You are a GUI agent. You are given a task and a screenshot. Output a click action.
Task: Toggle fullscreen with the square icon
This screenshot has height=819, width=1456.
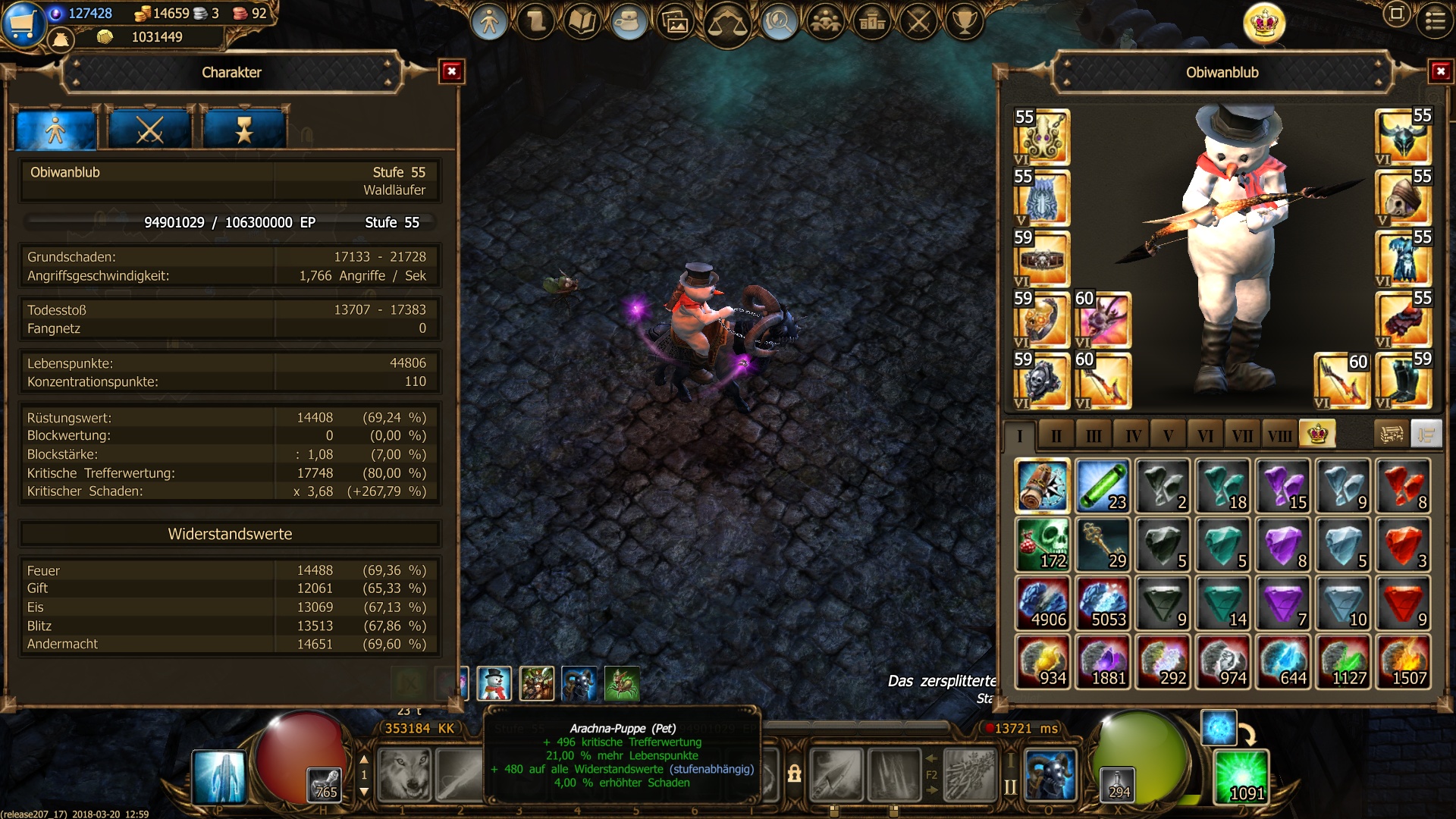coord(1396,14)
